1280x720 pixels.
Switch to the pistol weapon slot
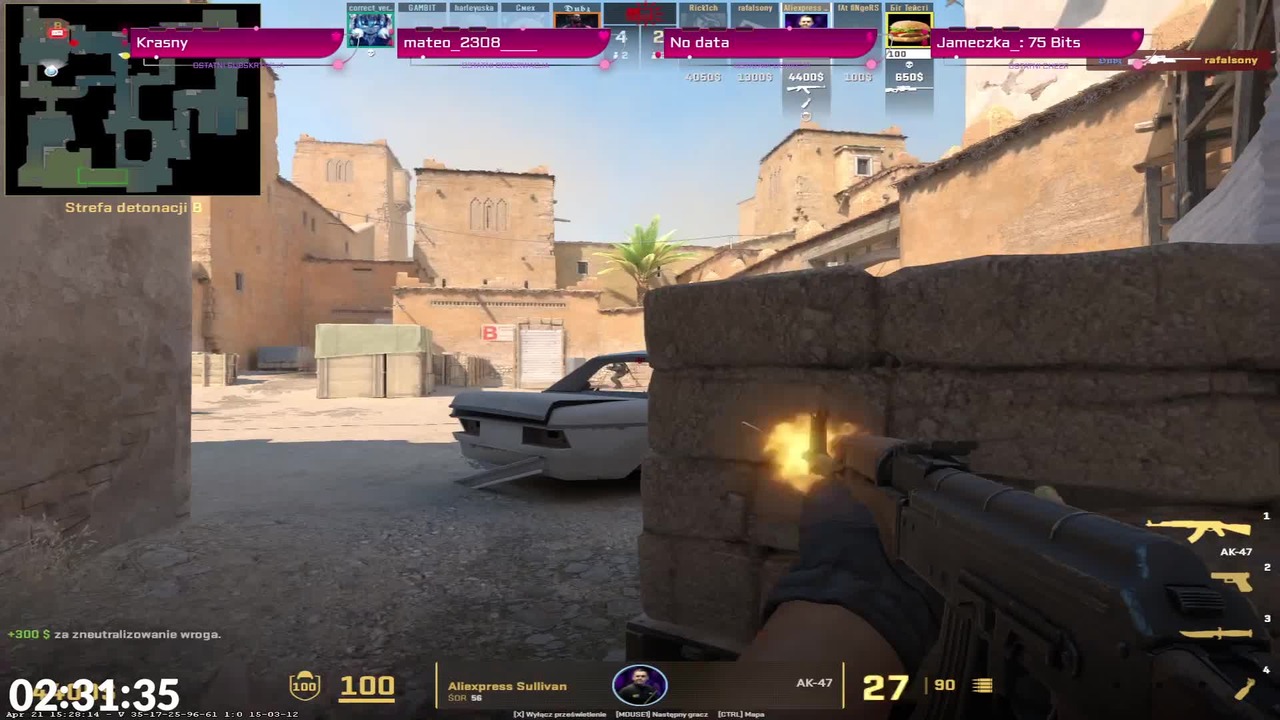(1231, 581)
